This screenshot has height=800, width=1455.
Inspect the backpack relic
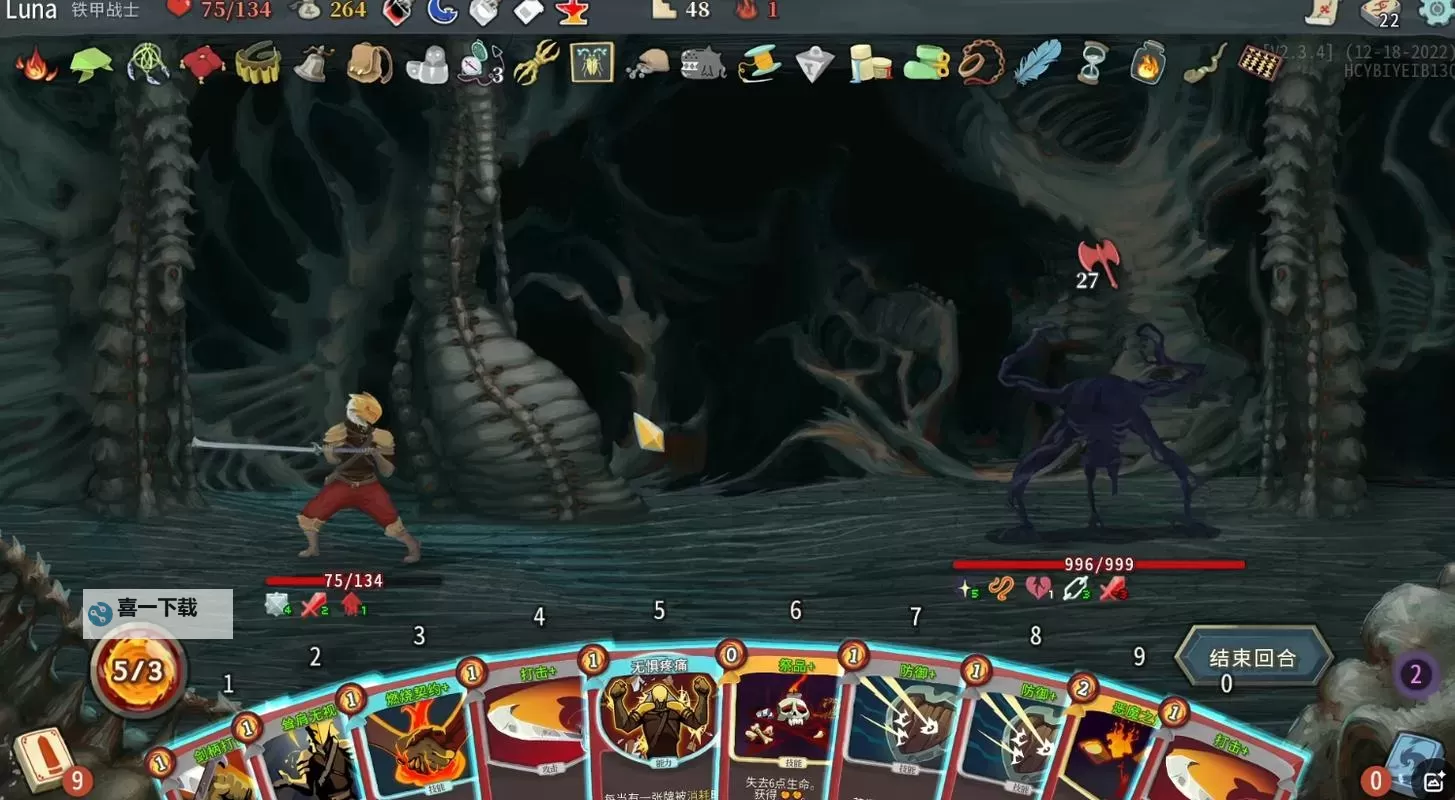[368, 63]
